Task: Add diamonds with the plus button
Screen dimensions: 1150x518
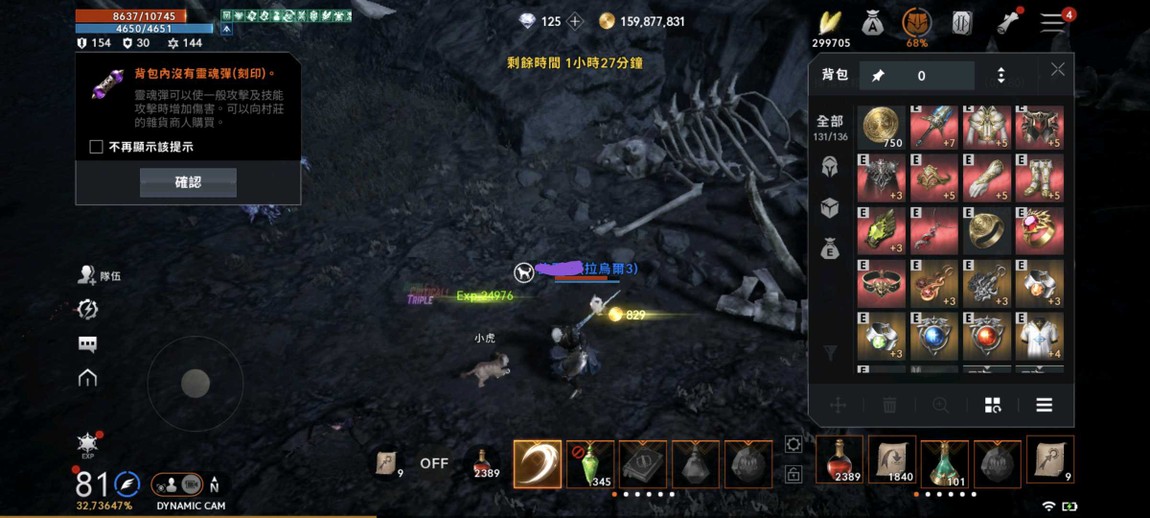Action: point(575,21)
